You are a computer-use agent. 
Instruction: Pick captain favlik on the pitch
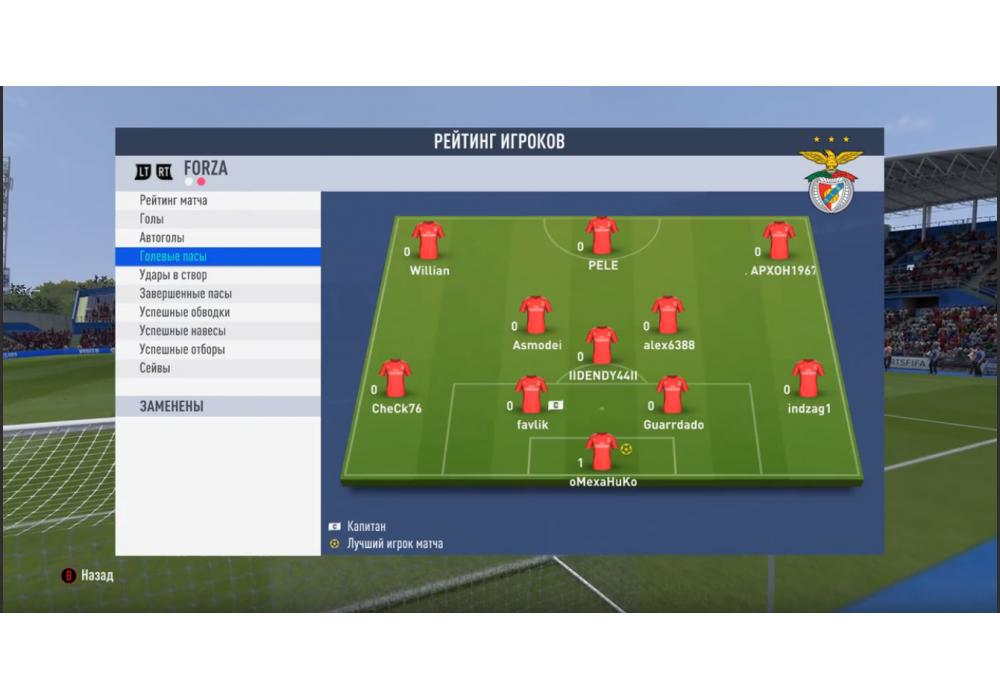[531, 395]
